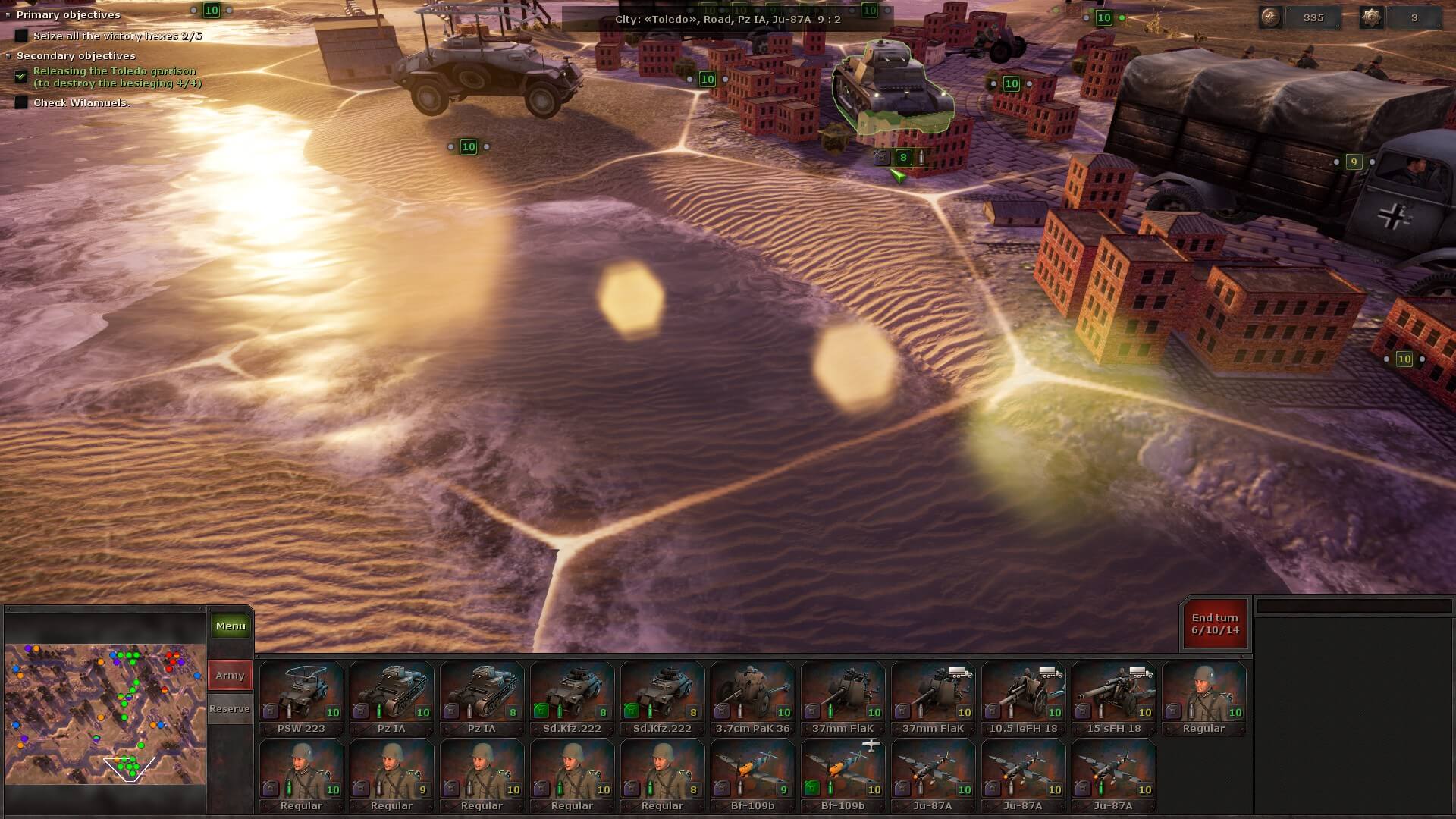Collapse the Secondary objectives header
1456x819 pixels.
tap(76, 55)
